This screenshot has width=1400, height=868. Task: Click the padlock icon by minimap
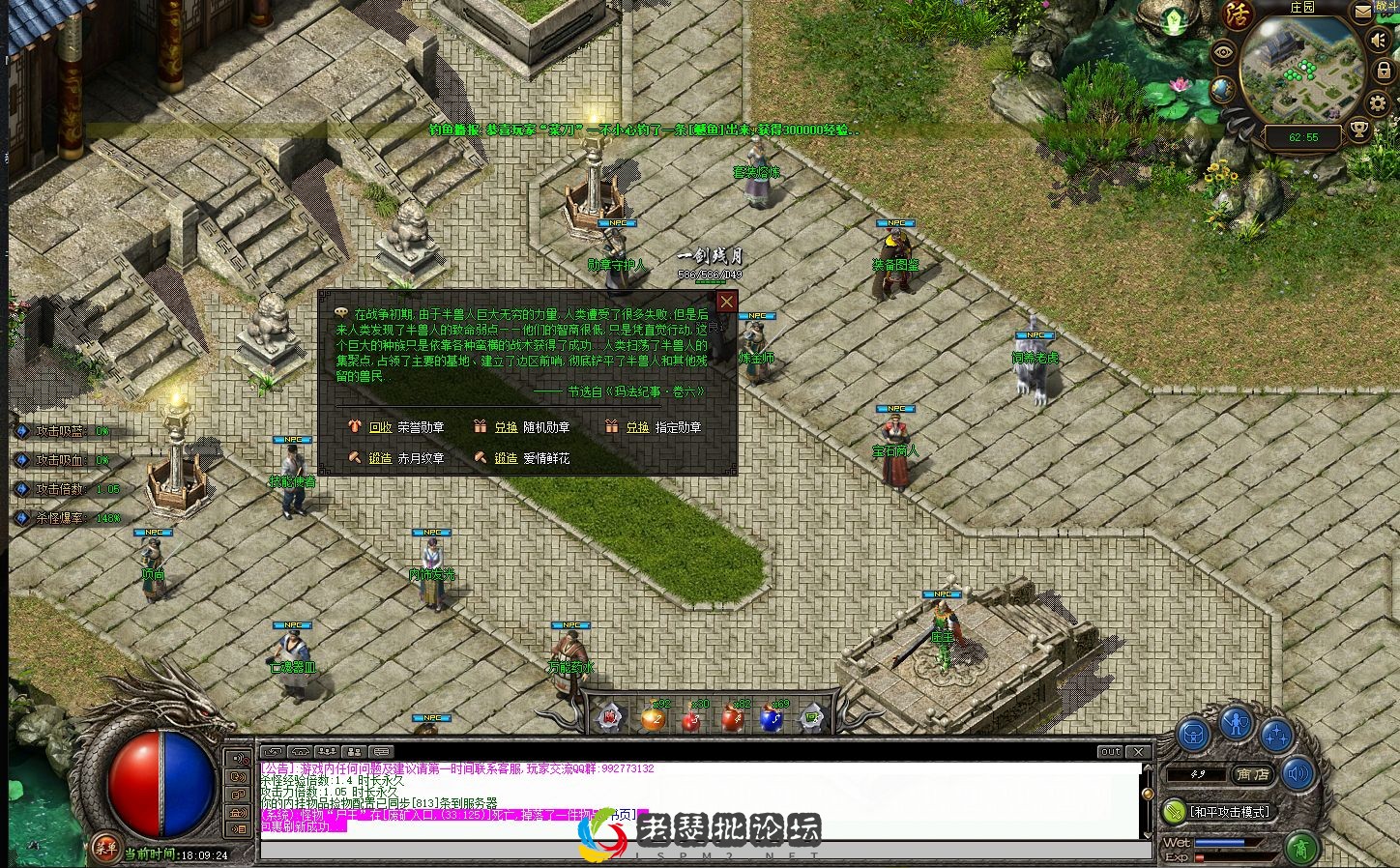click(1385, 72)
